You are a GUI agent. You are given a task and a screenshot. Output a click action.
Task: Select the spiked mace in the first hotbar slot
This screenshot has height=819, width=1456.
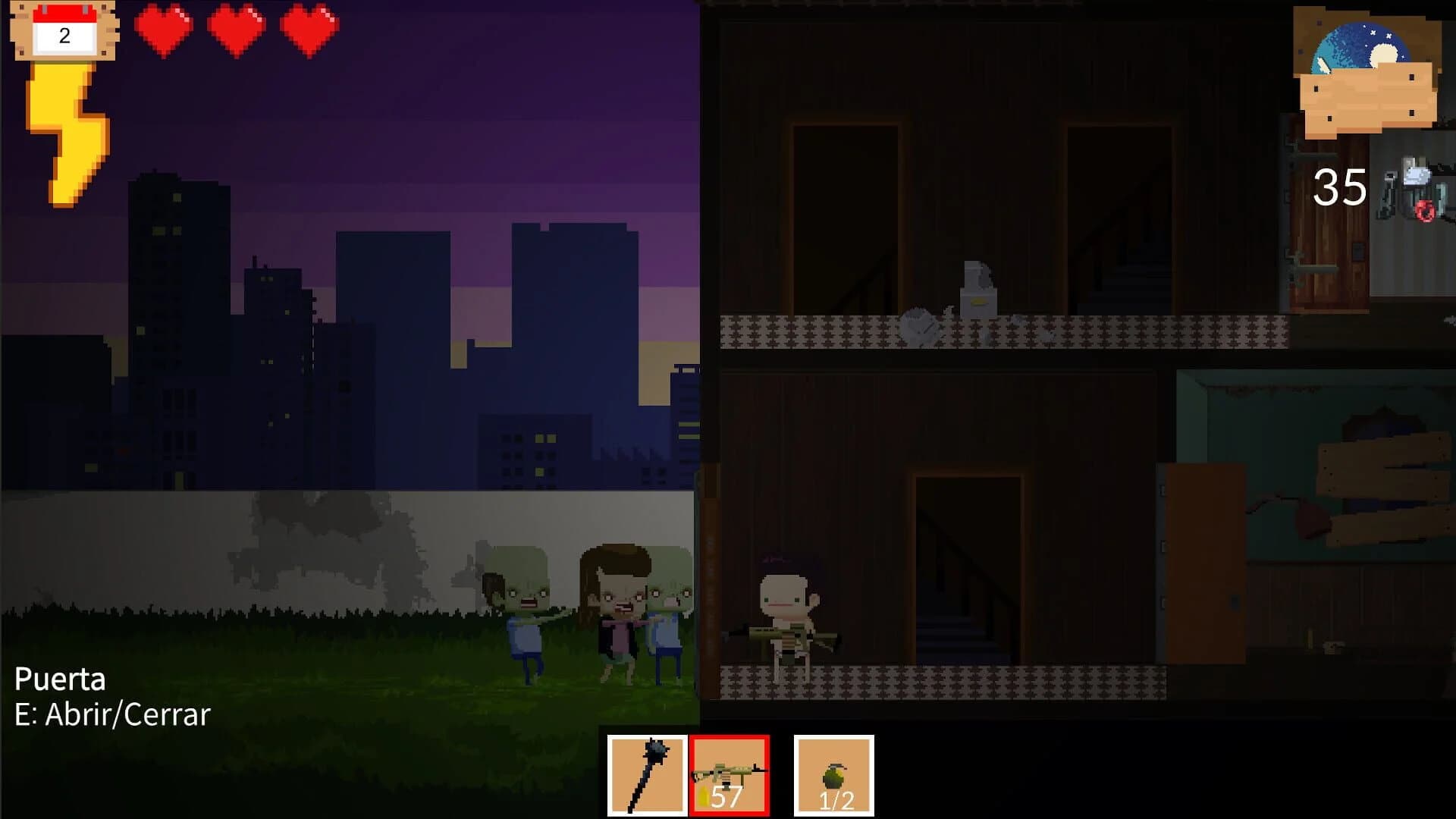[646, 773]
